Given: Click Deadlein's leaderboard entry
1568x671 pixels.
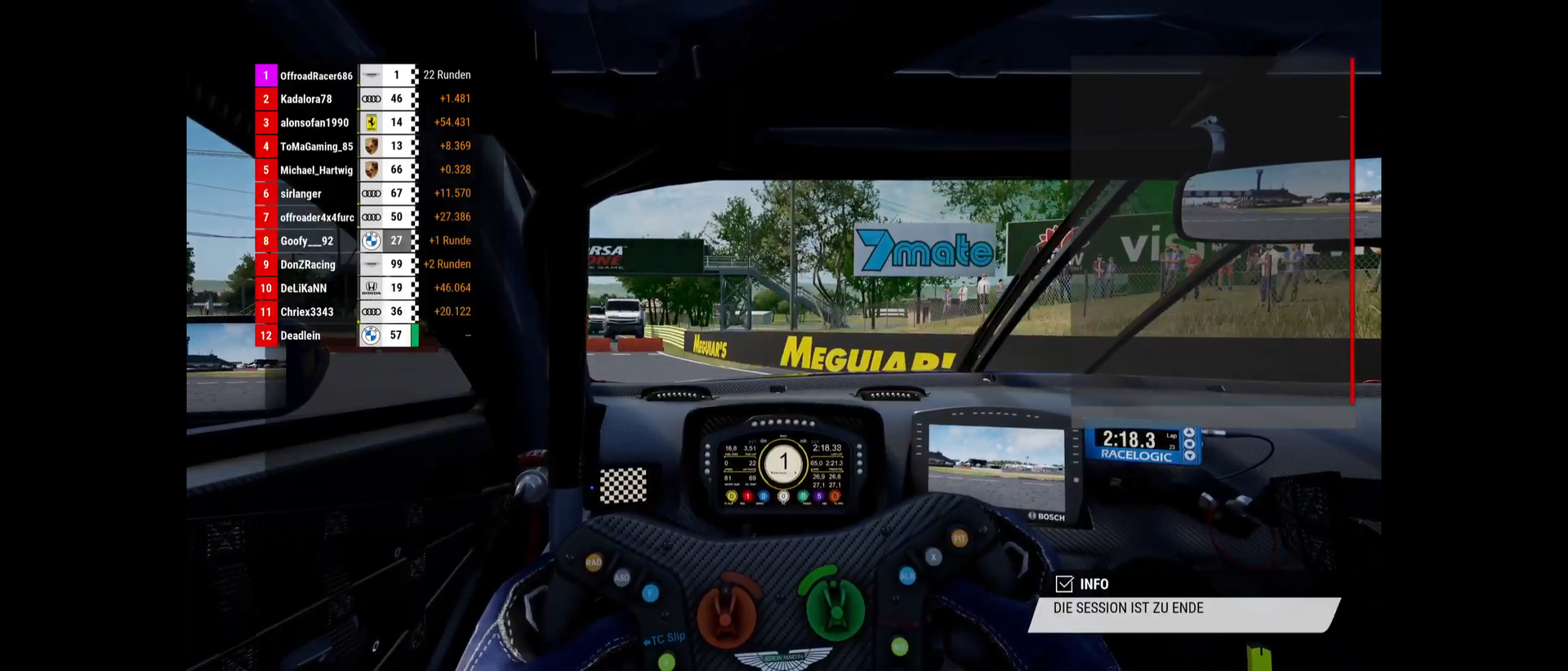Looking at the screenshot, I should [301, 336].
